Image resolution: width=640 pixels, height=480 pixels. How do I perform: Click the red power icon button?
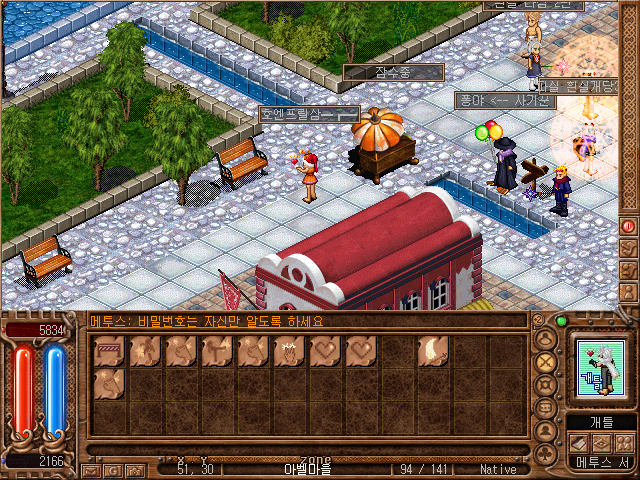(x=629, y=226)
